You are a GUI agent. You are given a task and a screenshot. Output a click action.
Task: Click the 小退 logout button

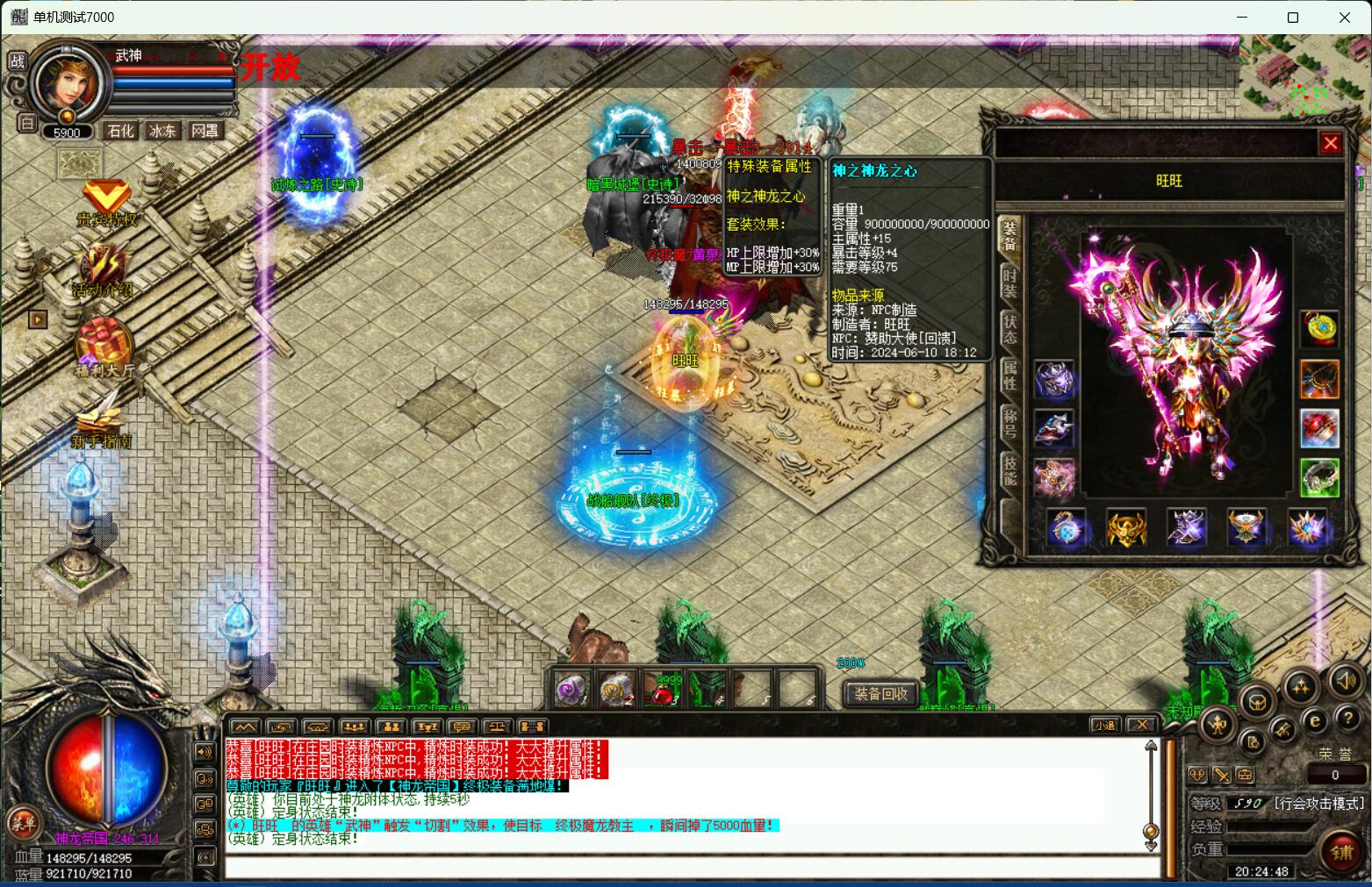pyautogui.click(x=1103, y=725)
